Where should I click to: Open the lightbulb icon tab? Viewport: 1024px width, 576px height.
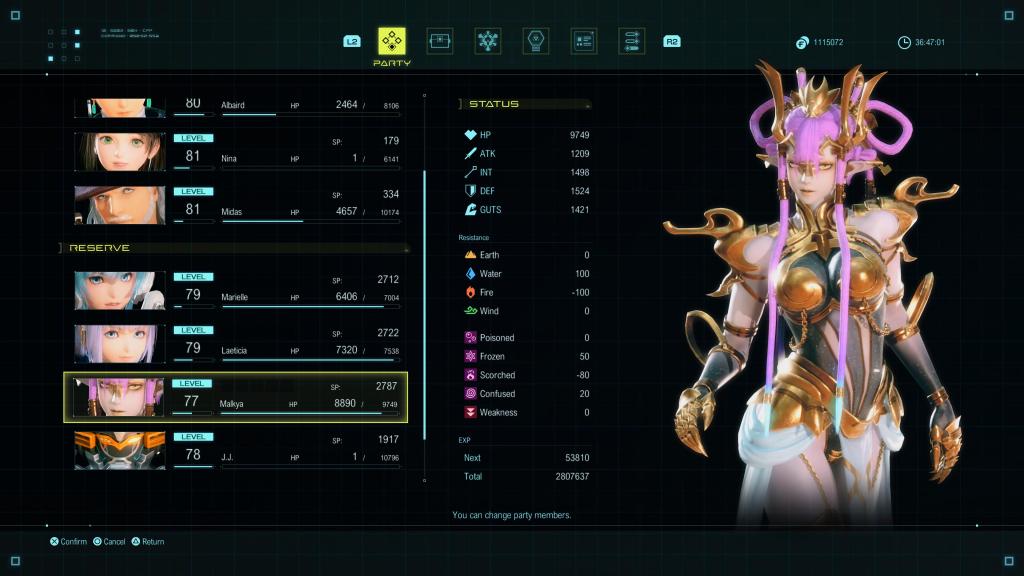pos(536,41)
